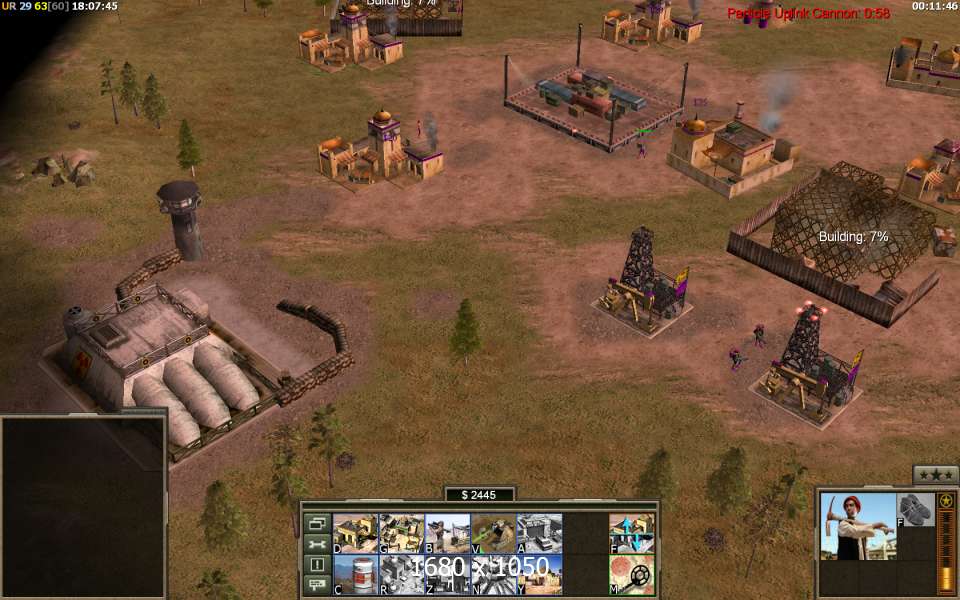Select the build icon with hotkey R
The width and height of the screenshot is (960, 600).
(401, 574)
